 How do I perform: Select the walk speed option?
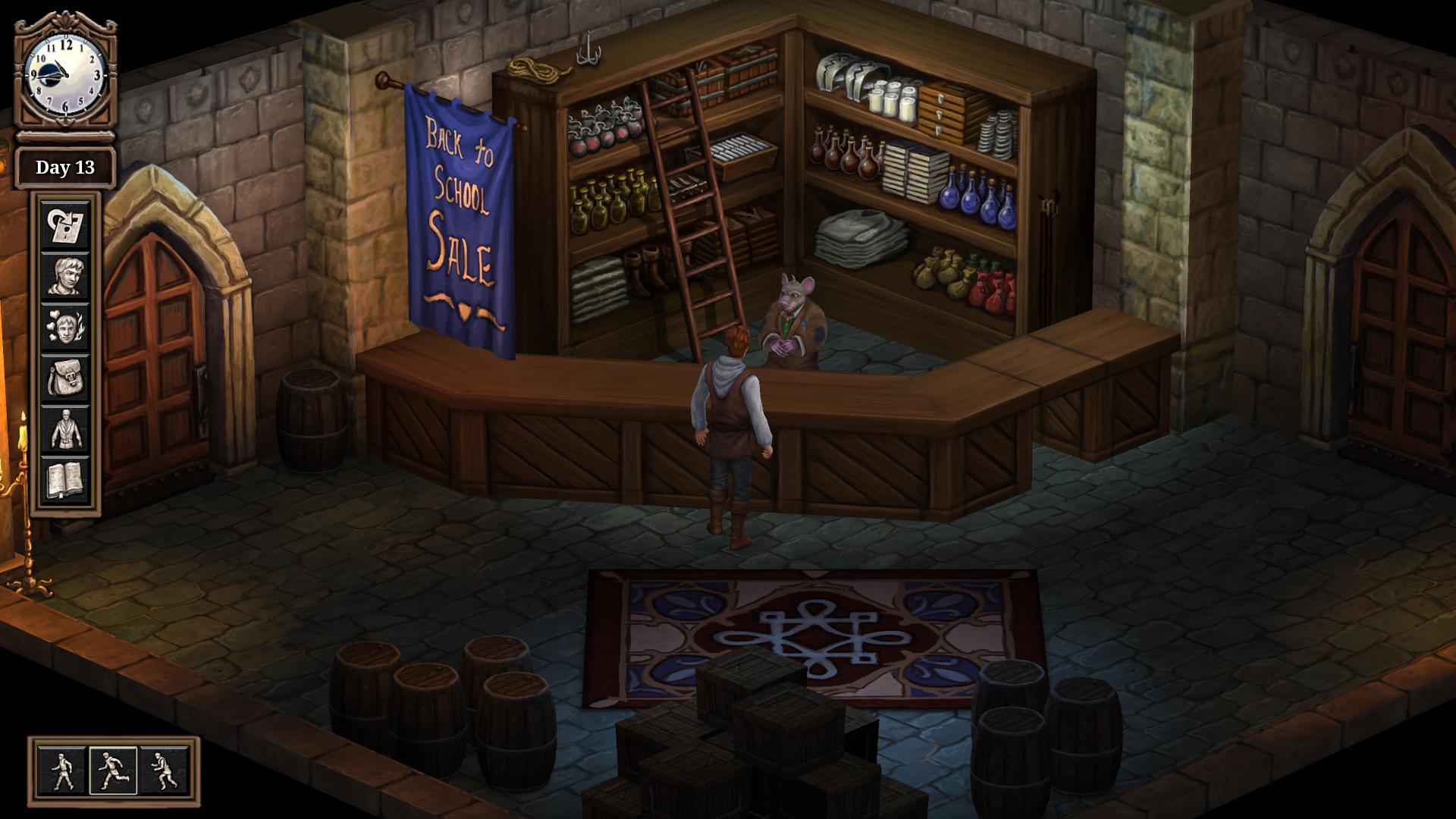click(61, 772)
